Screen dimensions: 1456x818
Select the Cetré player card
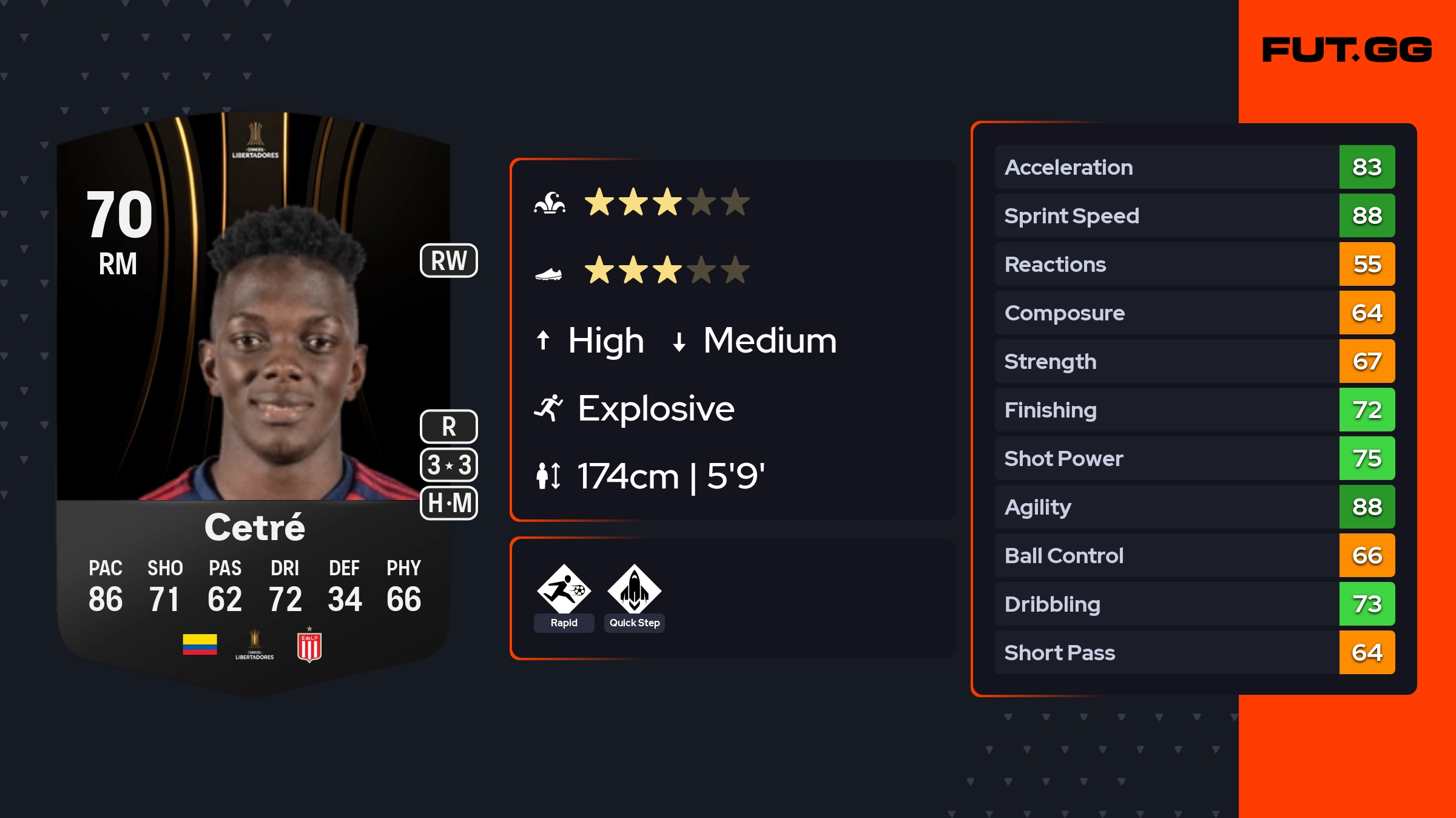coord(254,401)
